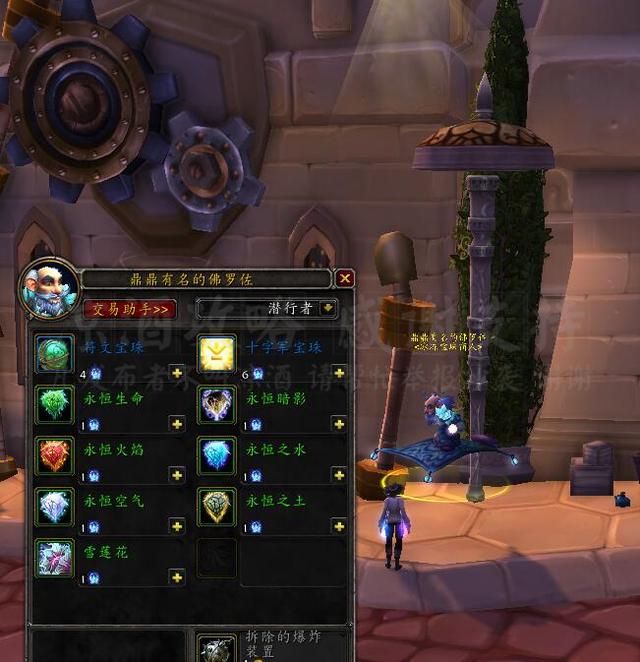Close the vendor window
Screen dimensions: 640x662
click(x=345, y=279)
